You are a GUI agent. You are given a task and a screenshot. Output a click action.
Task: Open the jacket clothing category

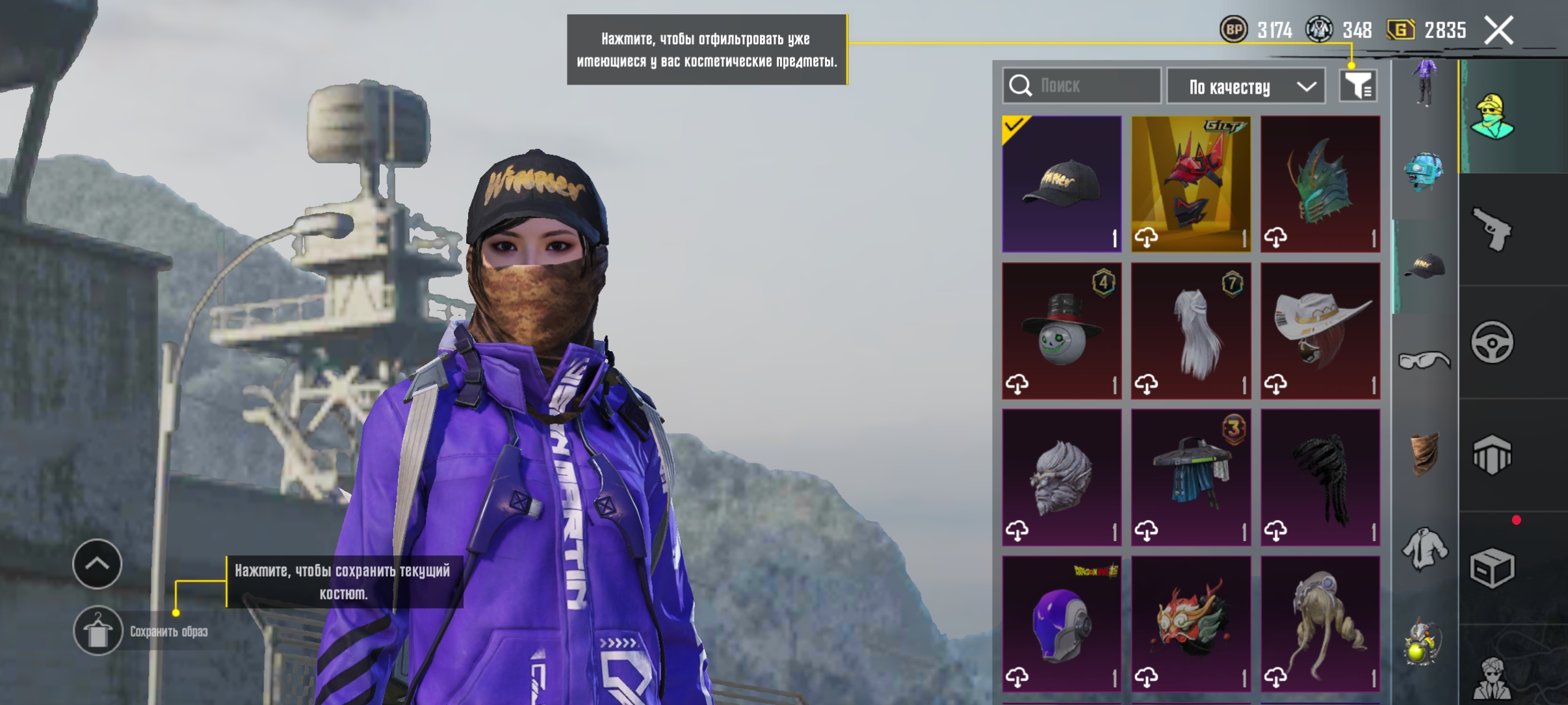1424,550
